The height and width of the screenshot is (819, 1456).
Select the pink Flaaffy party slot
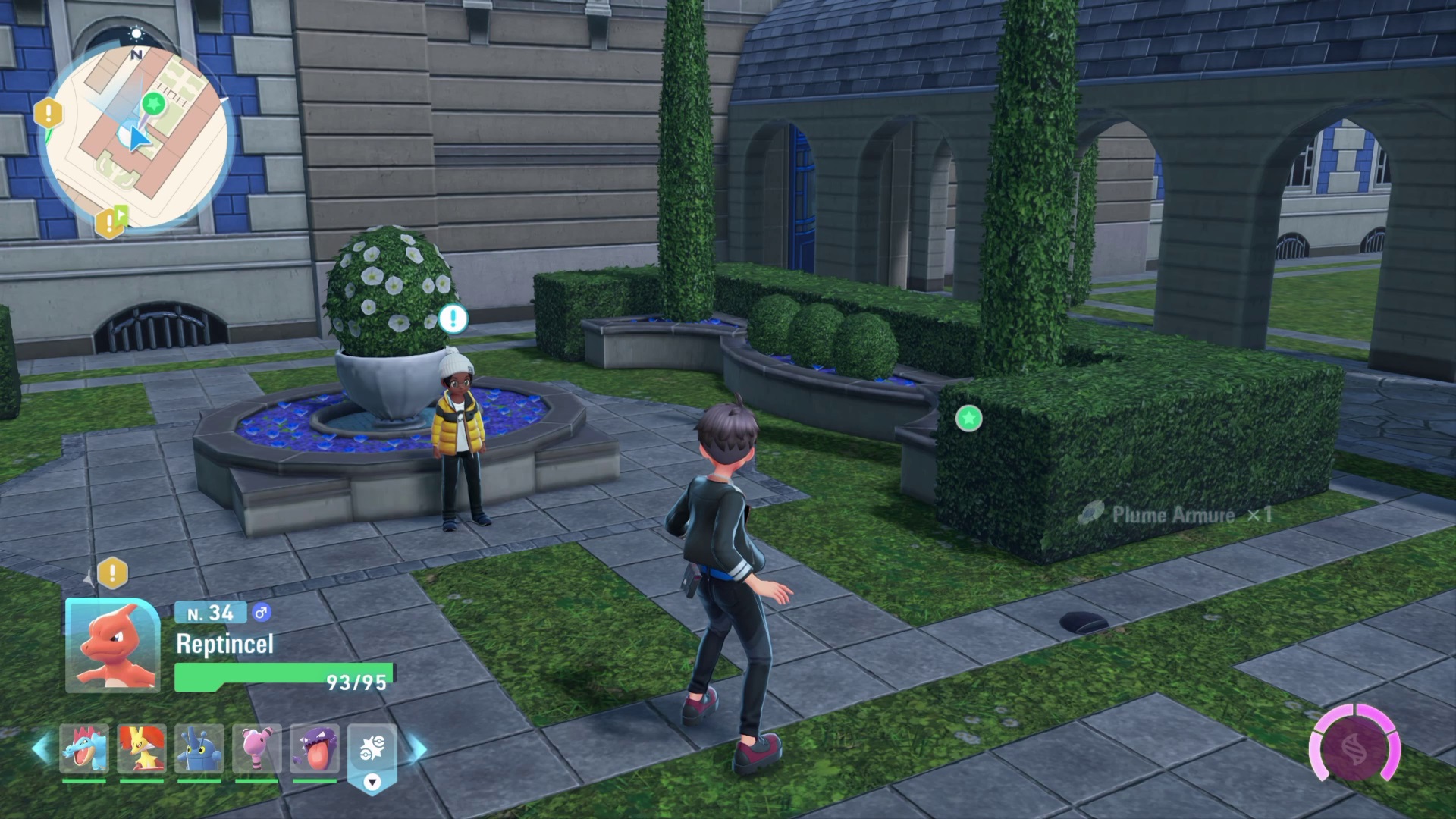pyautogui.click(x=256, y=748)
